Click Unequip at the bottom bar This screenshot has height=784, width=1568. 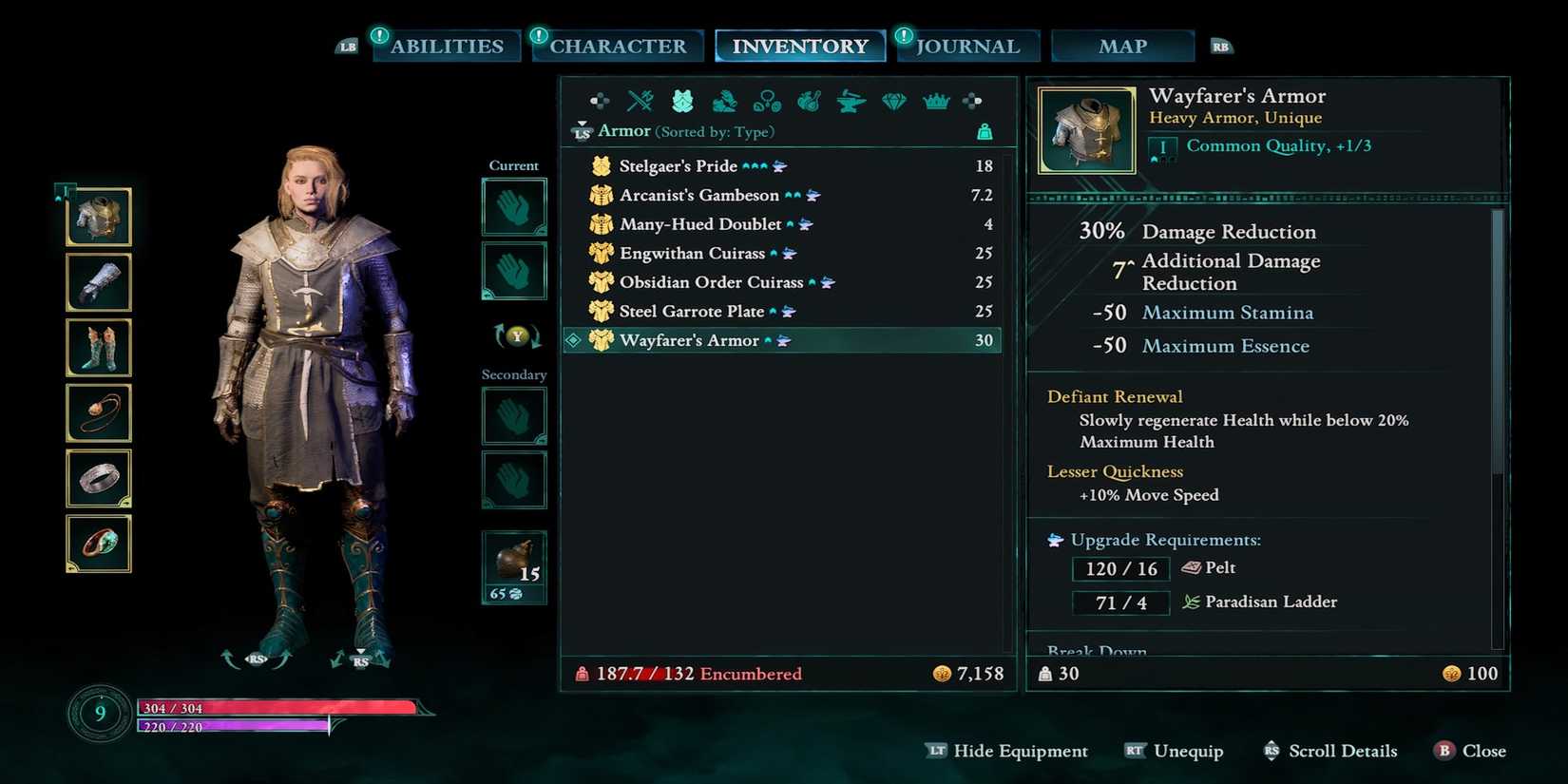[x=1186, y=751]
